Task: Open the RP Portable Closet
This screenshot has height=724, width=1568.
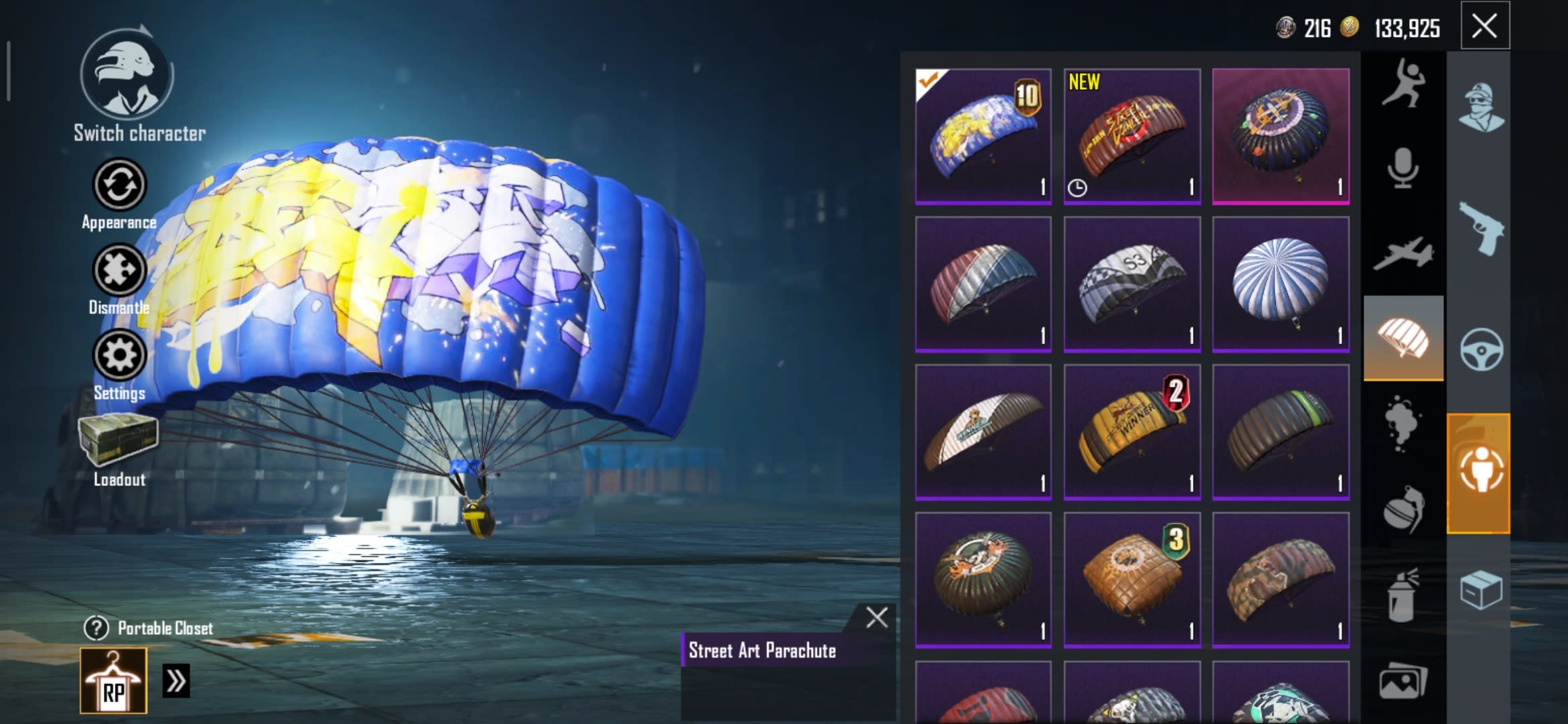Action: (113, 680)
